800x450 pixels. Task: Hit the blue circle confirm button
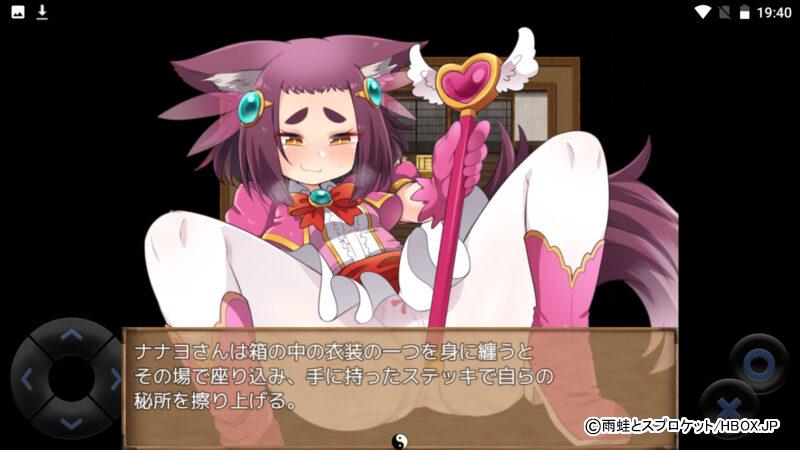757,360
